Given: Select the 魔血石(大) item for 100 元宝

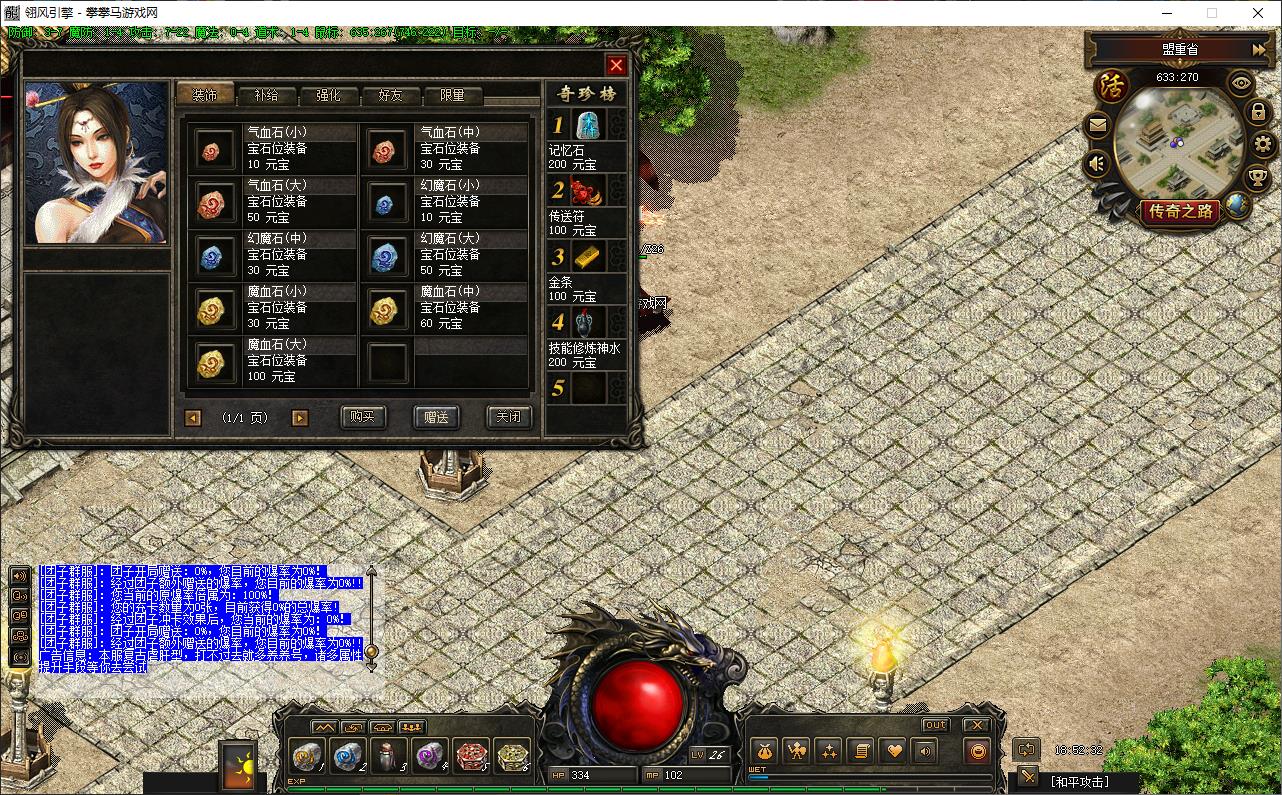Looking at the screenshot, I should click(x=272, y=361).
